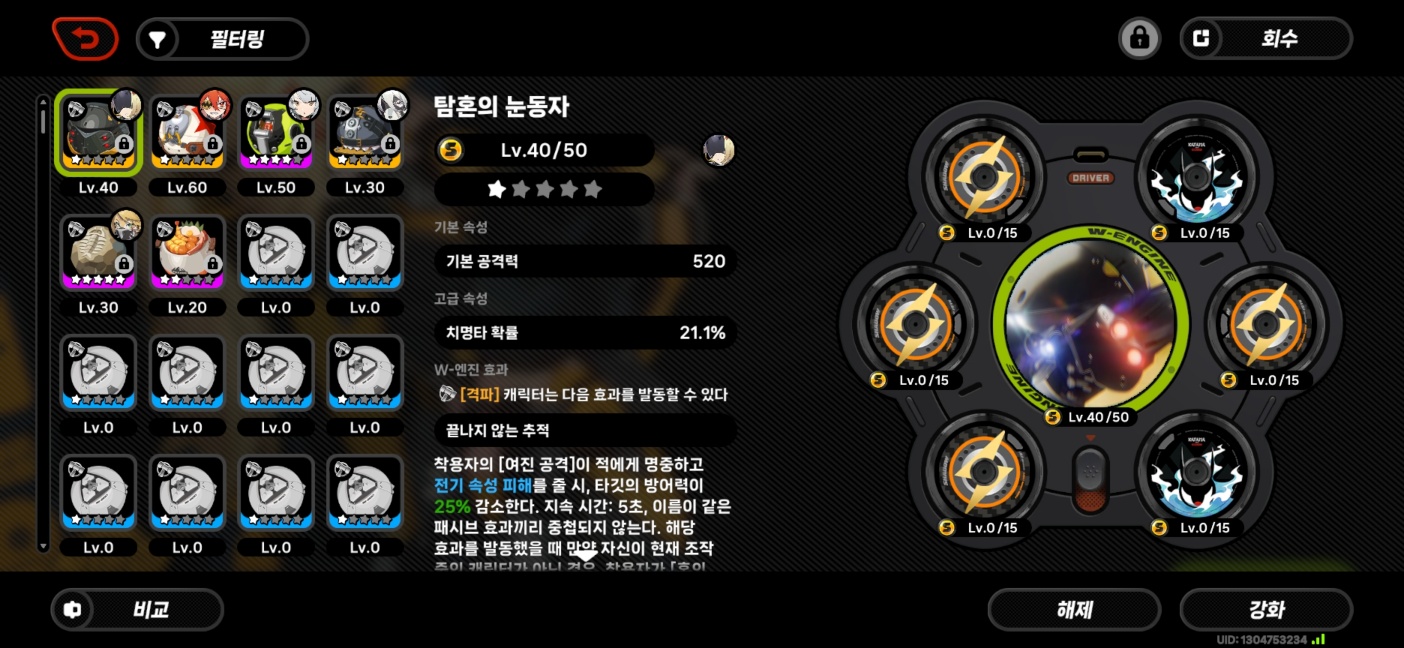Image resolution: width=1404 pixels, height=648 pixels.
Task: Toggle the padlock lock icon
Action: tap(1139, 39)
